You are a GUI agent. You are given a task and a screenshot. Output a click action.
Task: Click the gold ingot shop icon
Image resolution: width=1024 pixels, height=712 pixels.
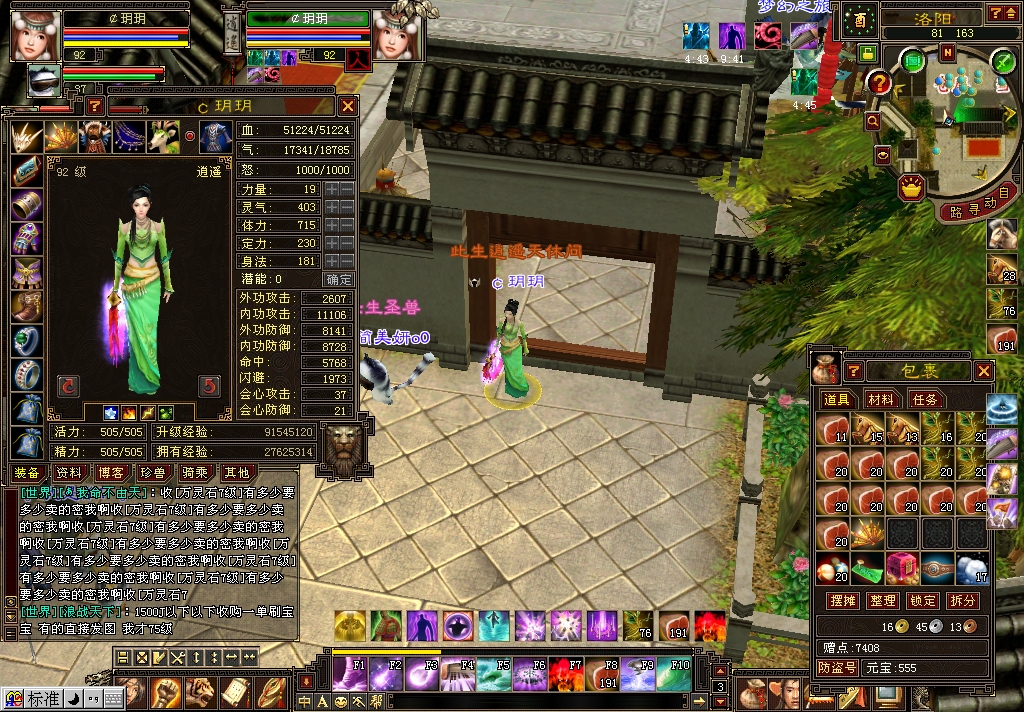click(910, 186)
